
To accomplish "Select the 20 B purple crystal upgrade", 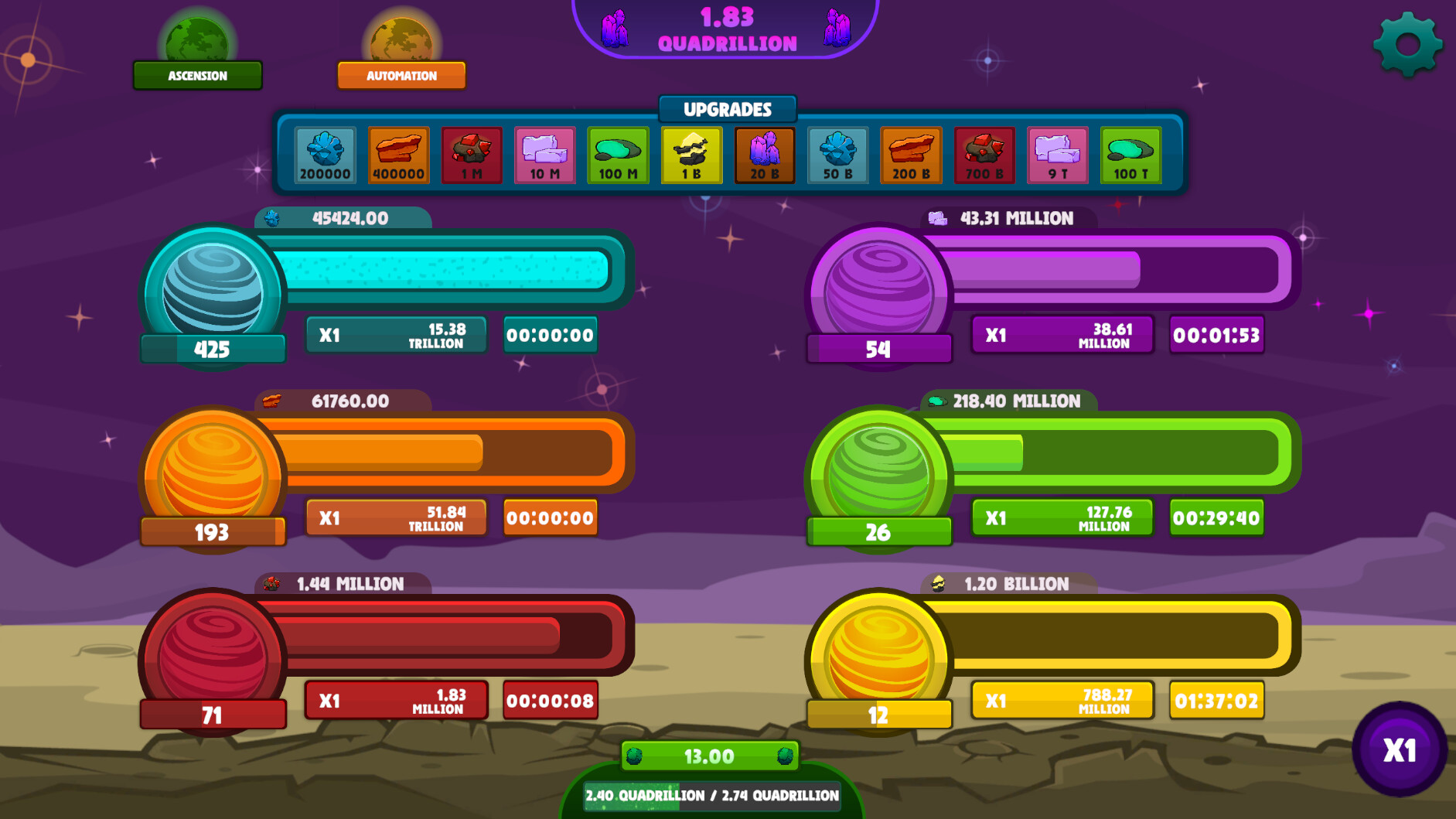I will point(764,153).
